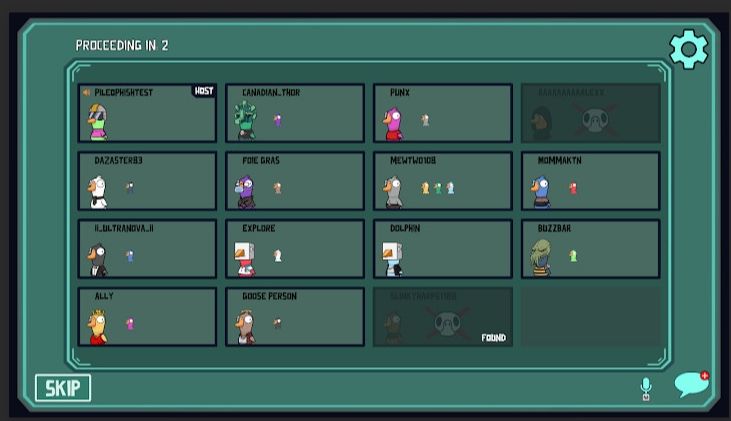Viewport: 731px width, 421px height.
Task: Vote for Foie Gras
Action: [x=295, y=181]
